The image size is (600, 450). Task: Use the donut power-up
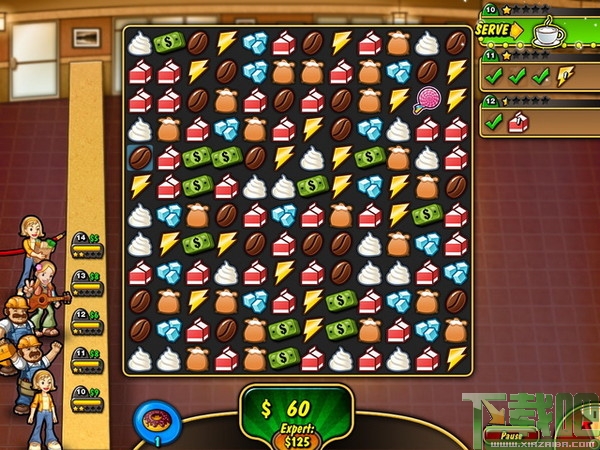[x=154, y=419]
